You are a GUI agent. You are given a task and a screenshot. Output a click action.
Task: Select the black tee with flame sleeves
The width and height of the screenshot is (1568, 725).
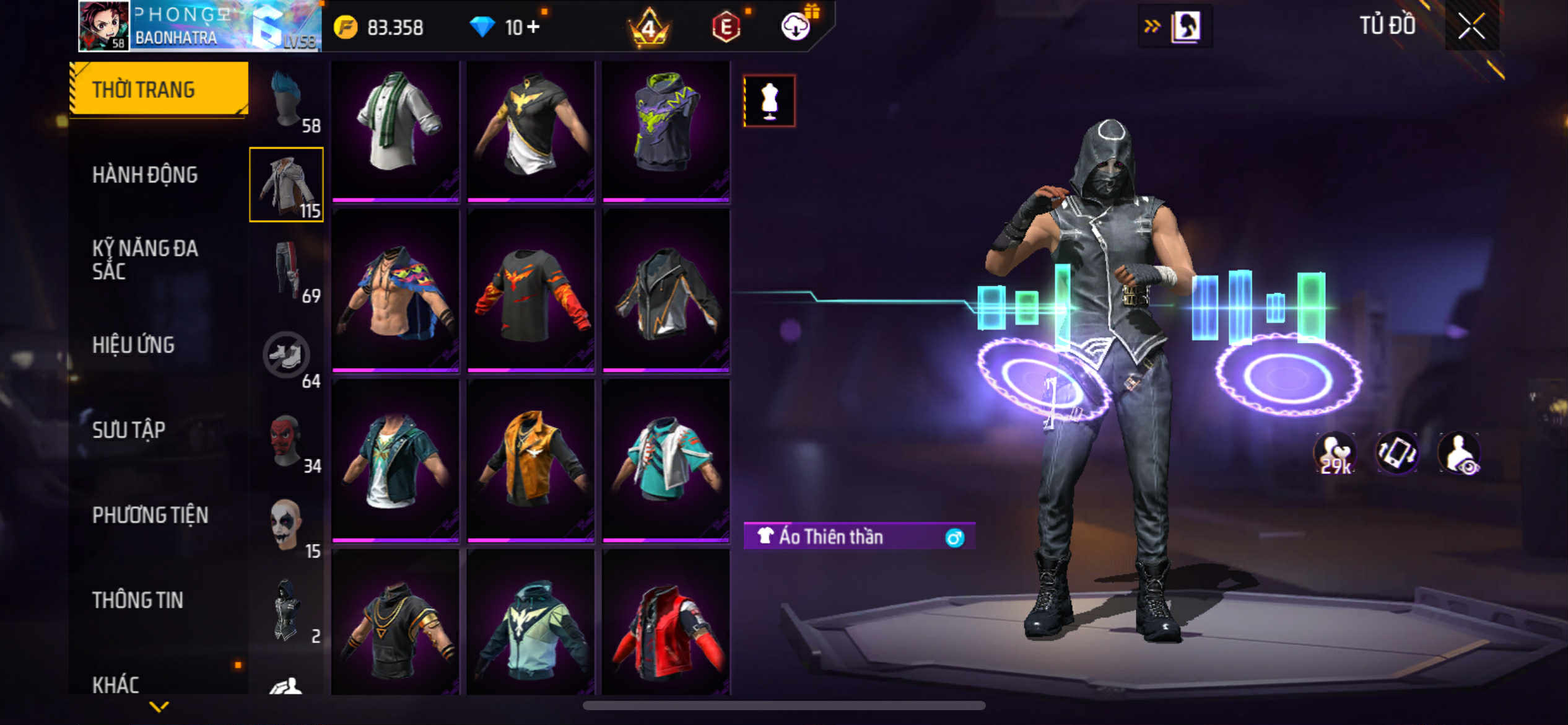pyautogui.click(x=531, y=291)
